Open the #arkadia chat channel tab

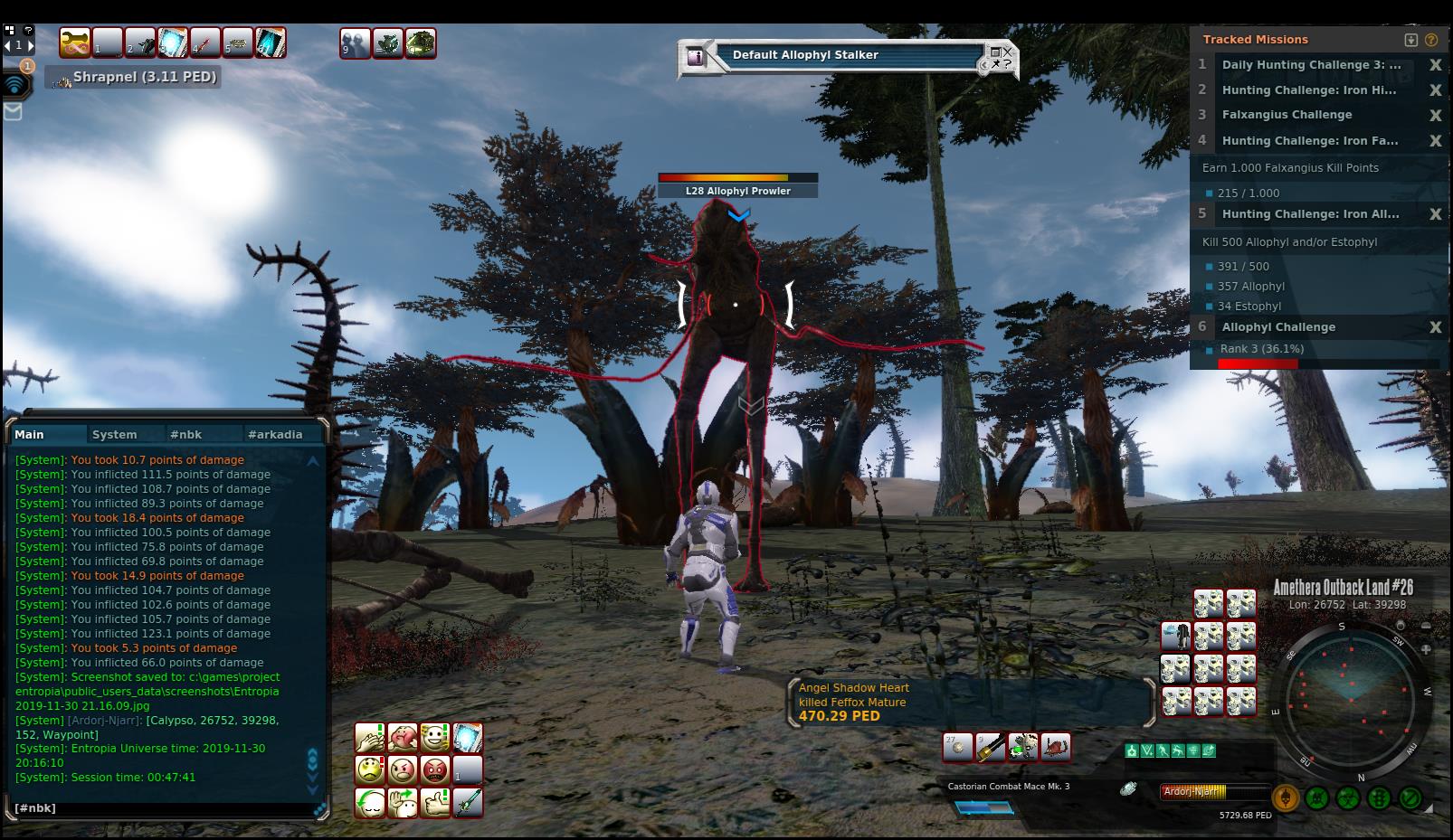(x=275, y=435)
